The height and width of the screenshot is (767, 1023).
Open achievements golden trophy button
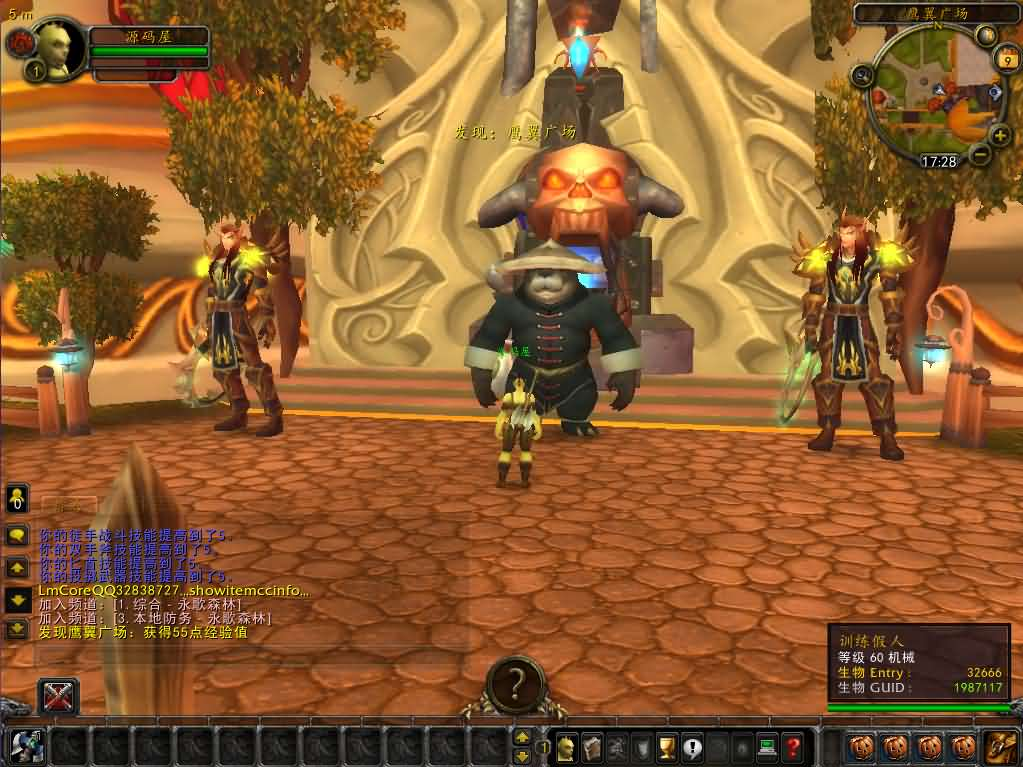click(x=667, y=746)
